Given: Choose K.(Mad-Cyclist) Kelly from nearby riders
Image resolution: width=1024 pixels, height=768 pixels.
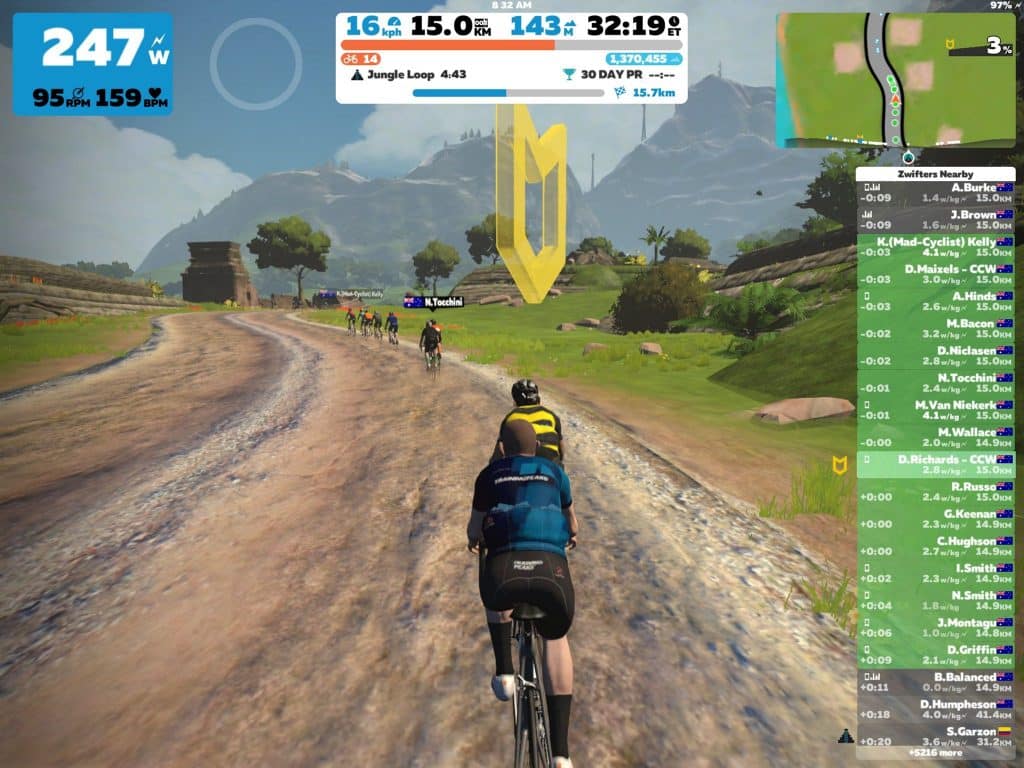Looking at the screenshot, I should click(x=936, y=248).
